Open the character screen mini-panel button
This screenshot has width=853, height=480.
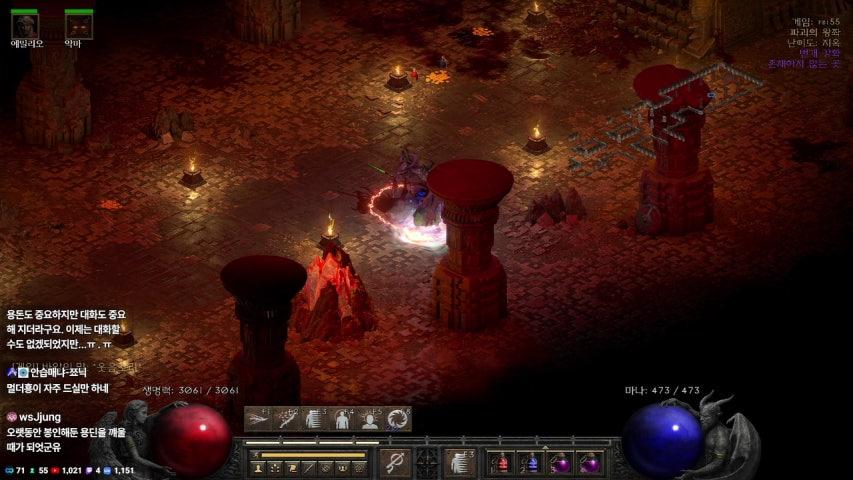pyautogui.click(x=256, y=467)
